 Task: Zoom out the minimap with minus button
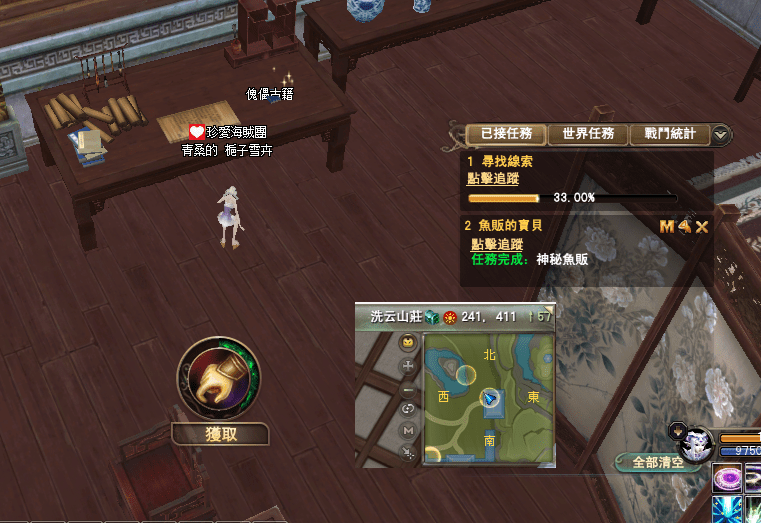pos(407,389)
